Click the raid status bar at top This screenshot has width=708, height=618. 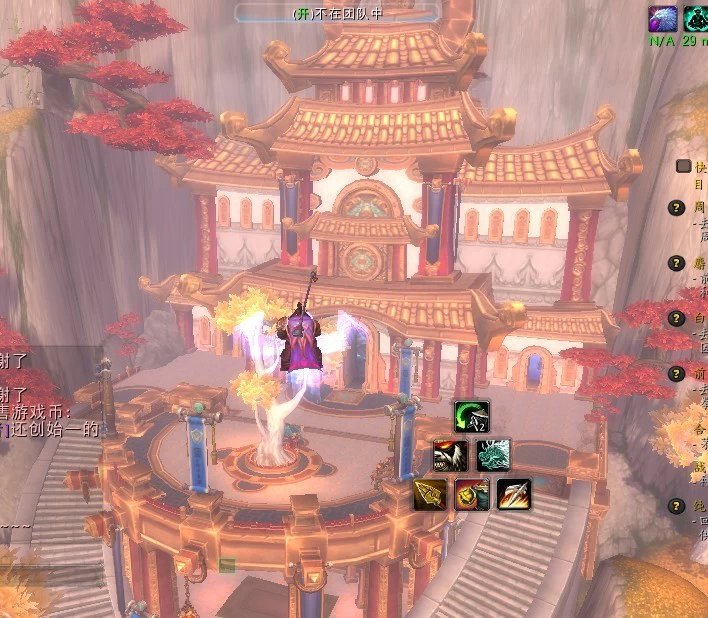(x=338, y=13)
